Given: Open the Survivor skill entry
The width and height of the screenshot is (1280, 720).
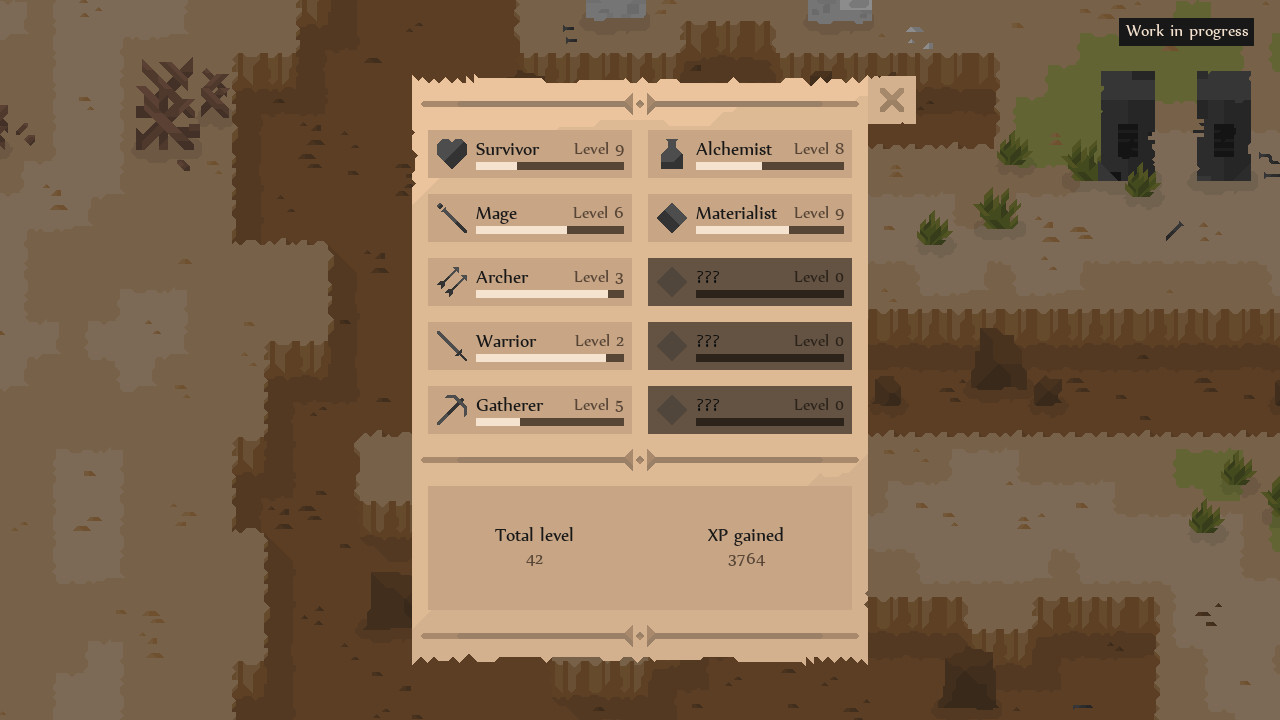Looking at the screenshot, I should 529,154.
